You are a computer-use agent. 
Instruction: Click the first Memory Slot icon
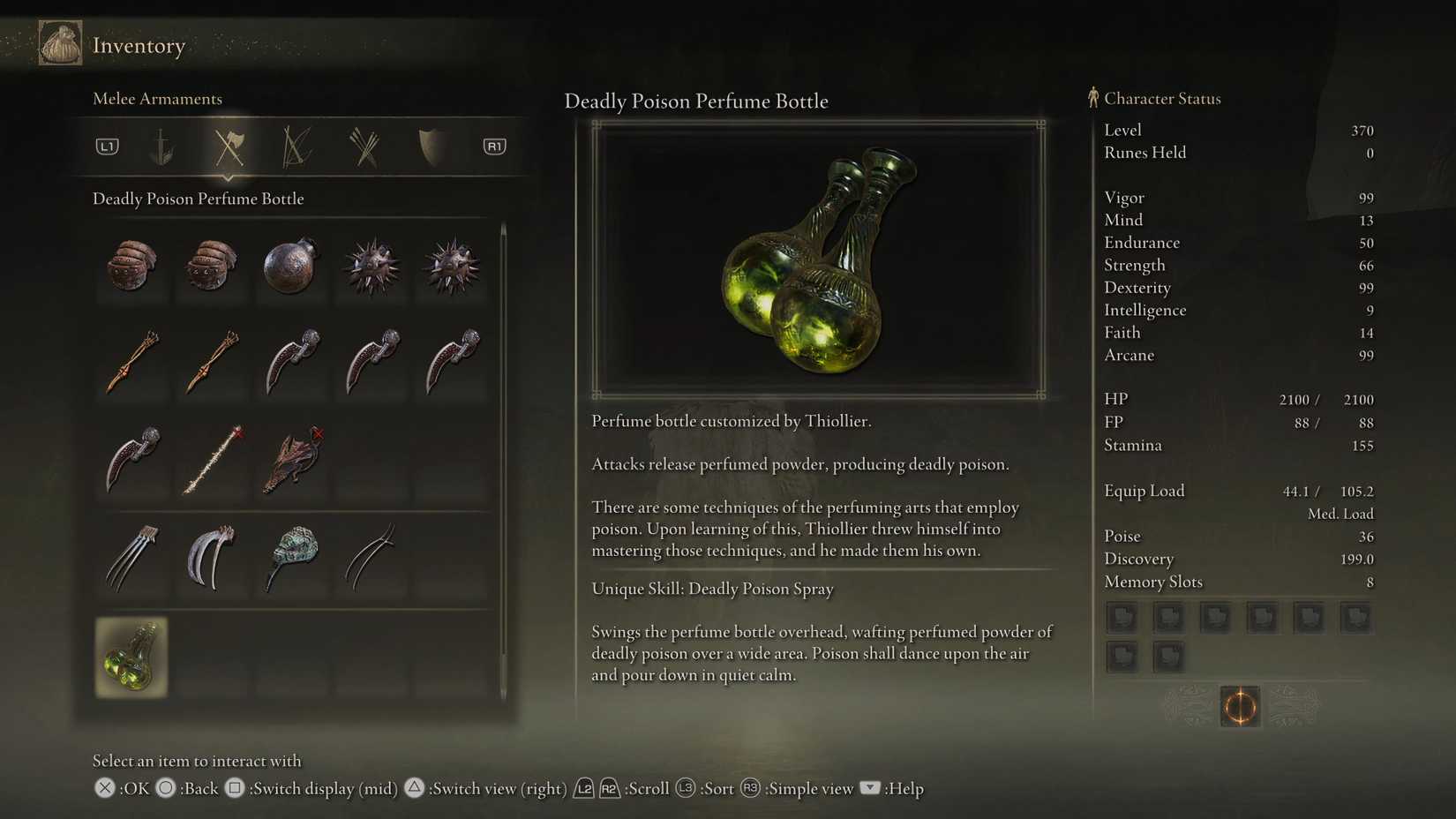click(1122, 618)
